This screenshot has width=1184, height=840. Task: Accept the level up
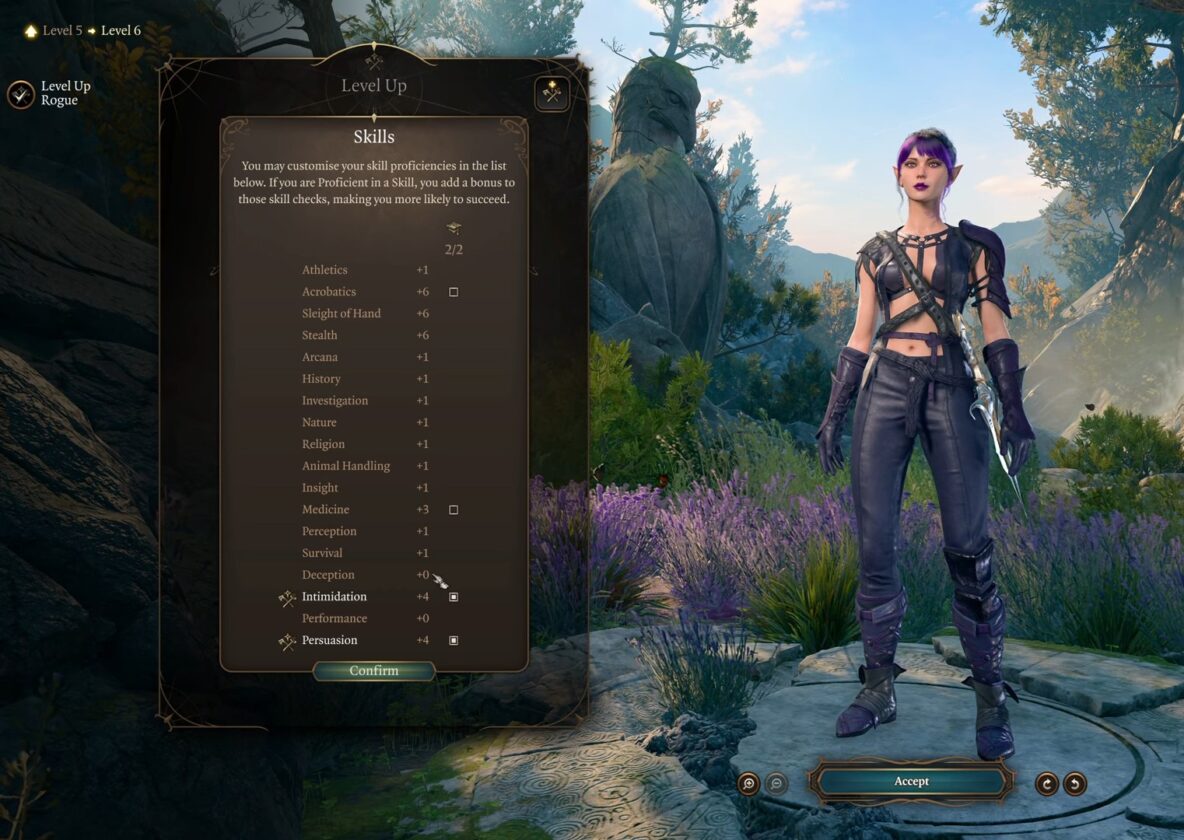pyautogui.click(x=911, y=781)
